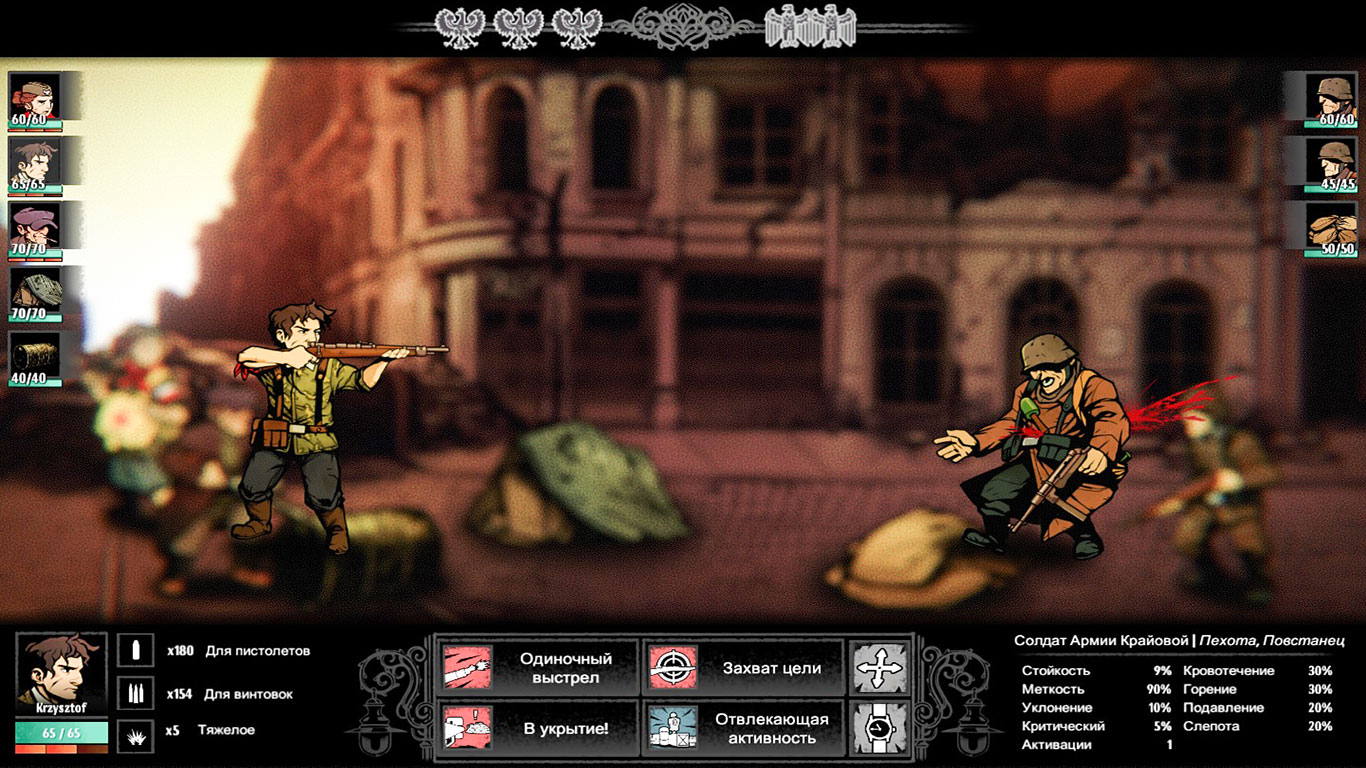Activate the Захват цели ability
The height and width of the screenshot is (768, 1366).
click(x=742, y=668)
